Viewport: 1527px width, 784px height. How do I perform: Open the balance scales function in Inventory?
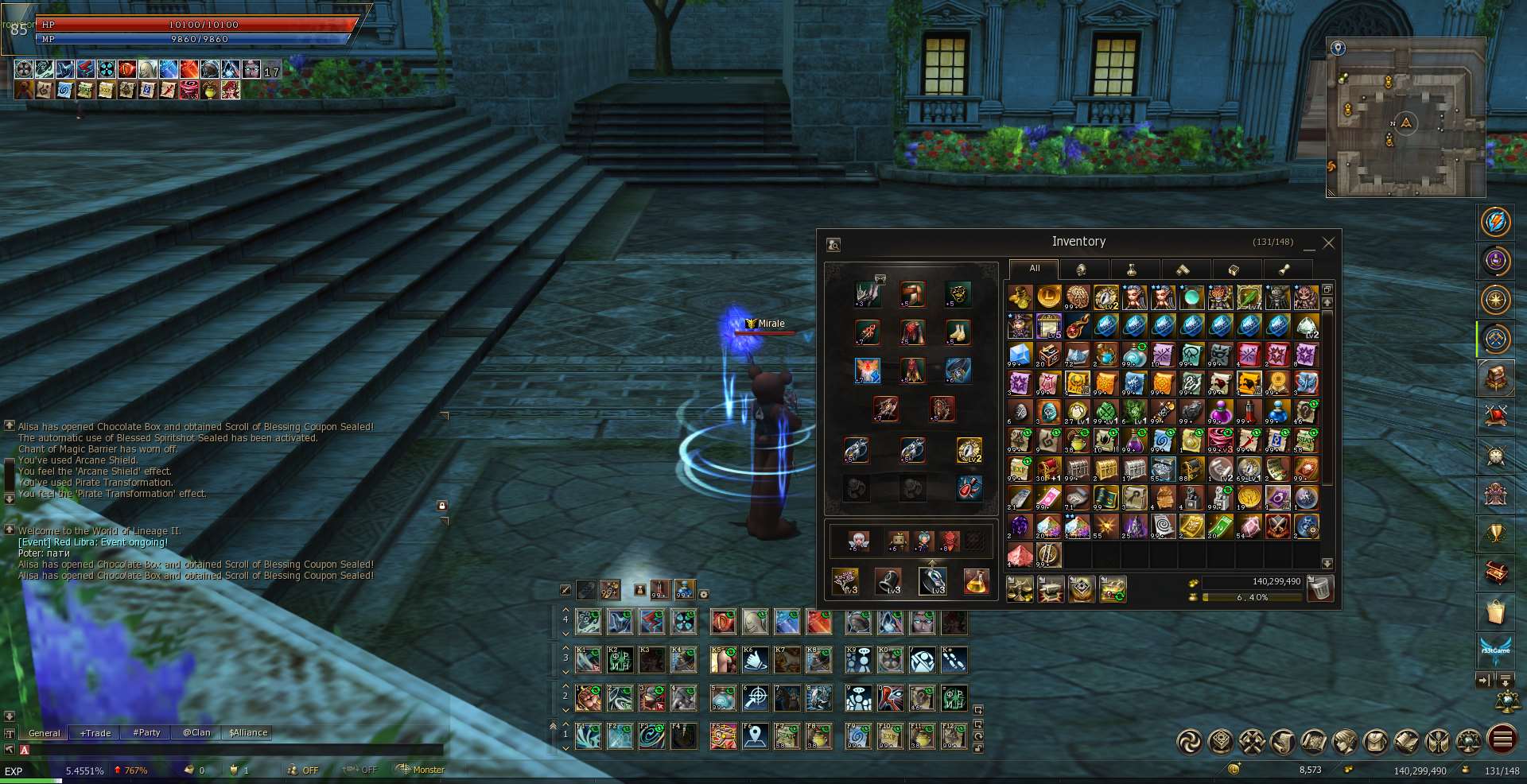click(1020, 589)
